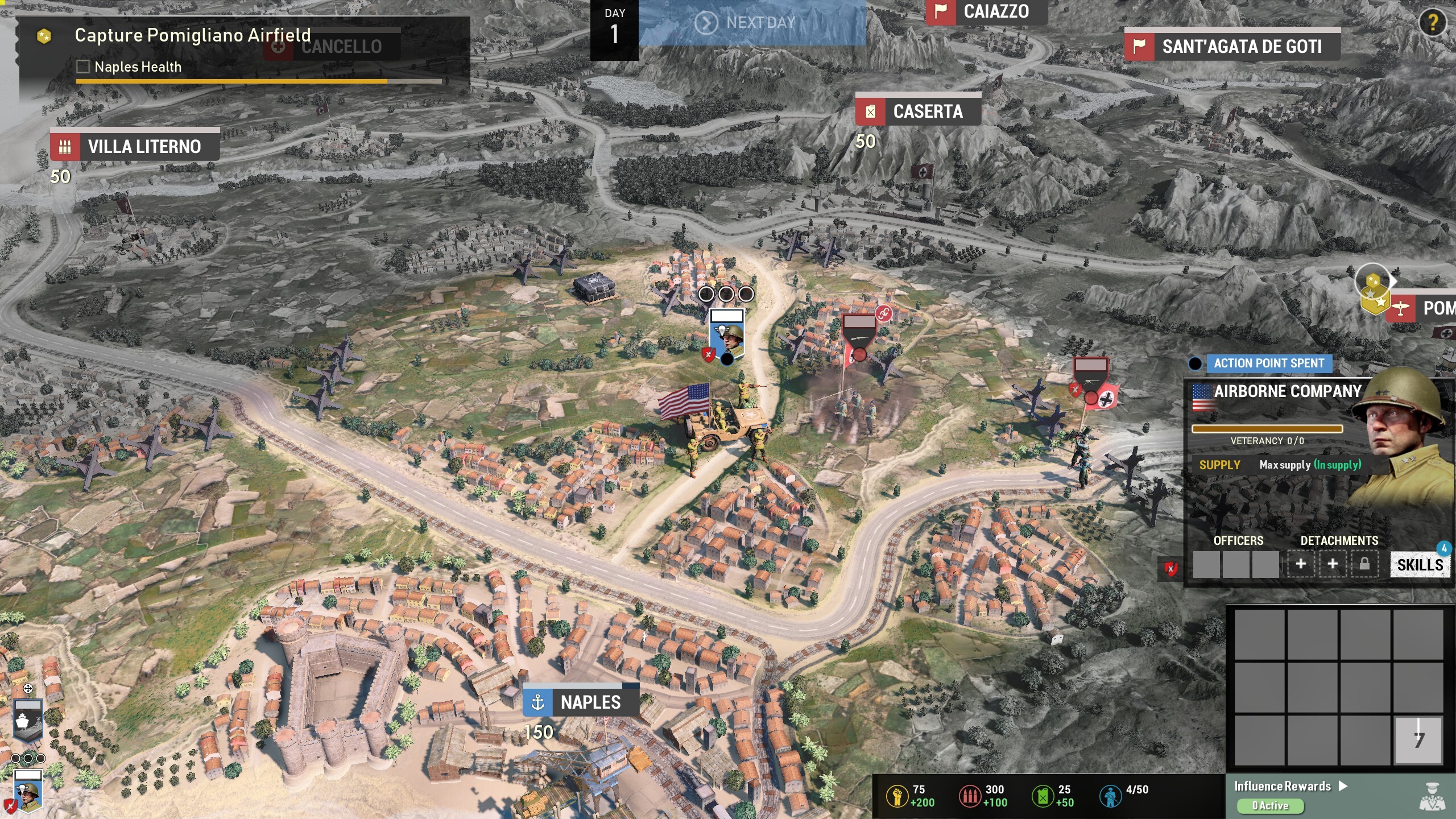1456x819 pixels.
Task: Select the paratrooper portrait in the bottom corner
Action: point(28,791)
